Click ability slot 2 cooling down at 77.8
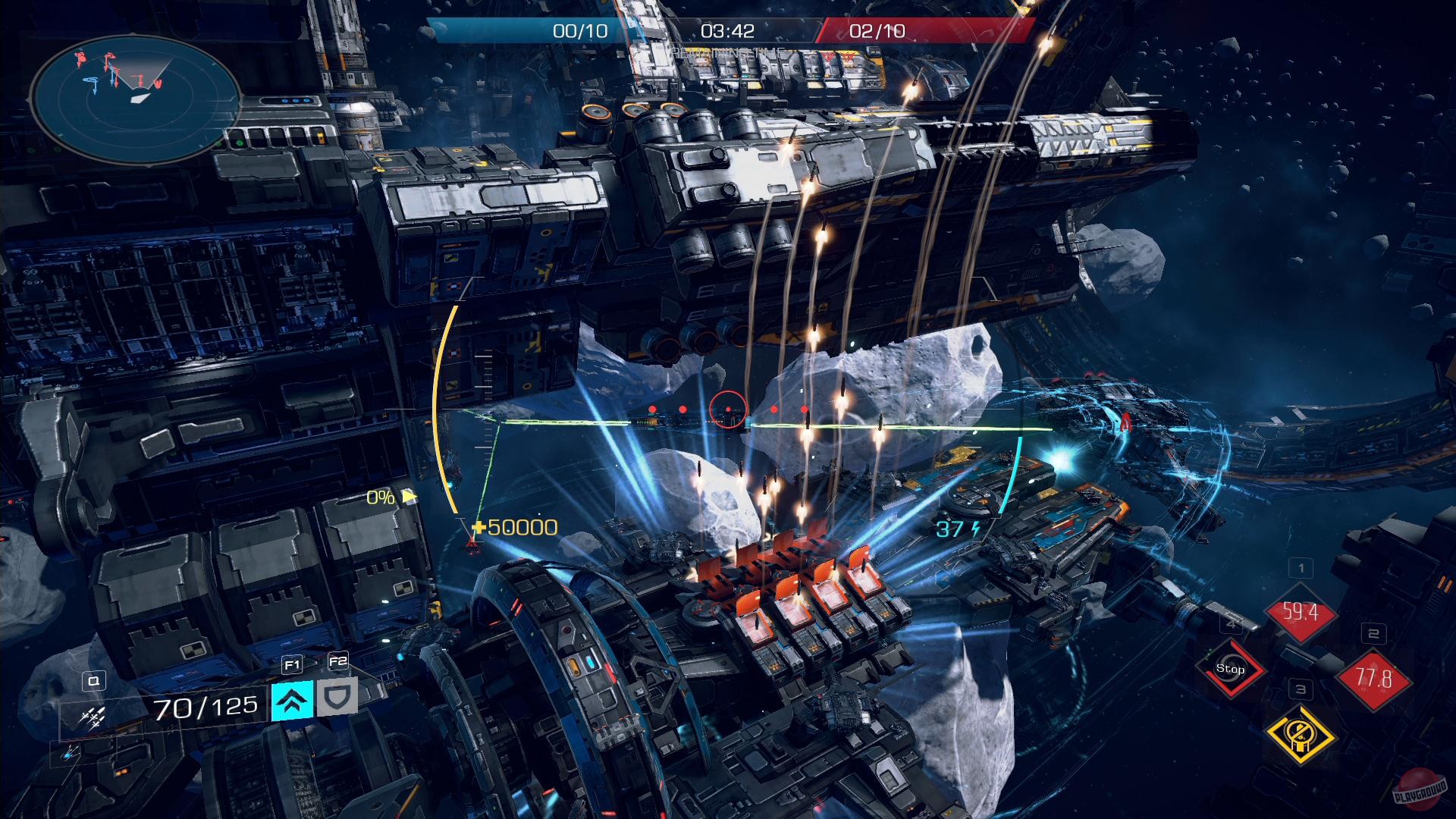The height and width of the screenshot is (819, 1456). click(1373, 678)
